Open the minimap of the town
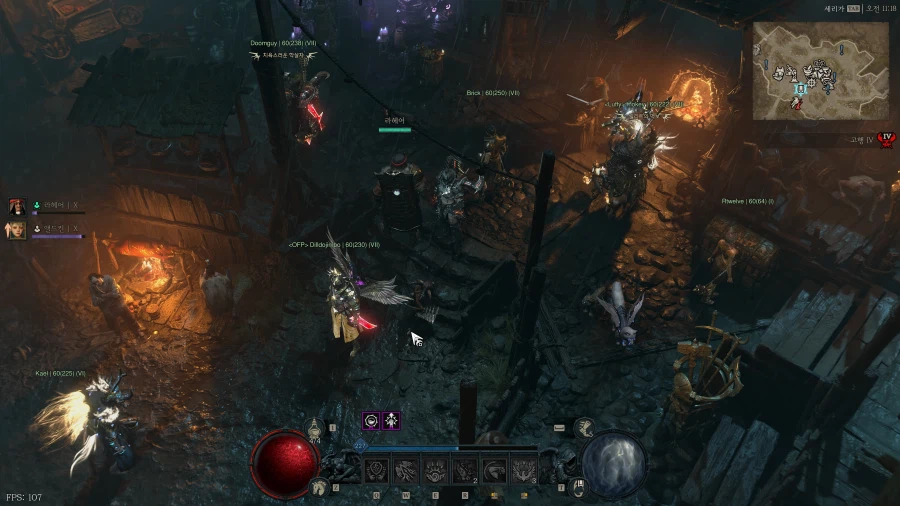Screen dimensions: 900x506 pos(805,70)
